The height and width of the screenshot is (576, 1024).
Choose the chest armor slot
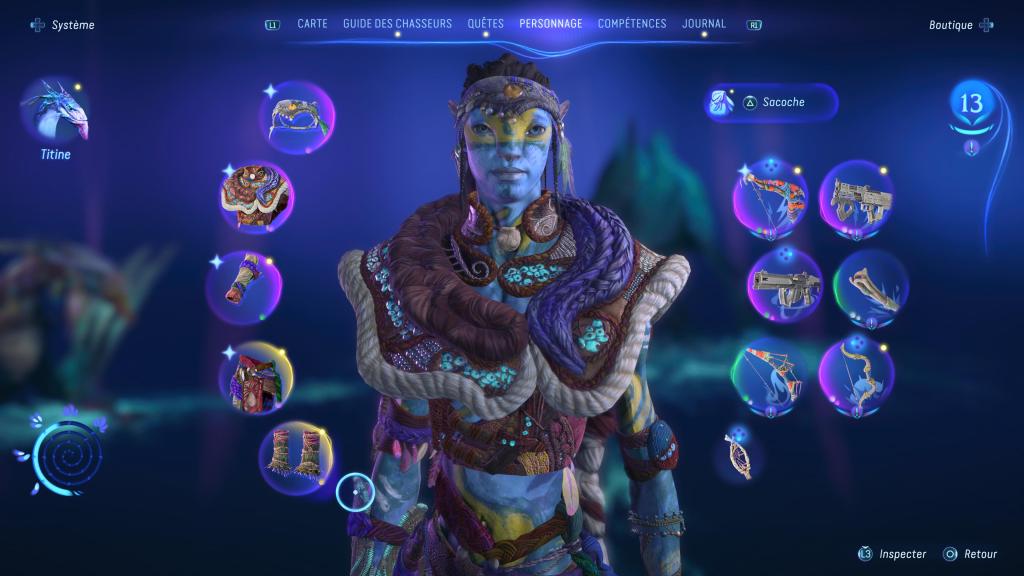pos(257,196)
